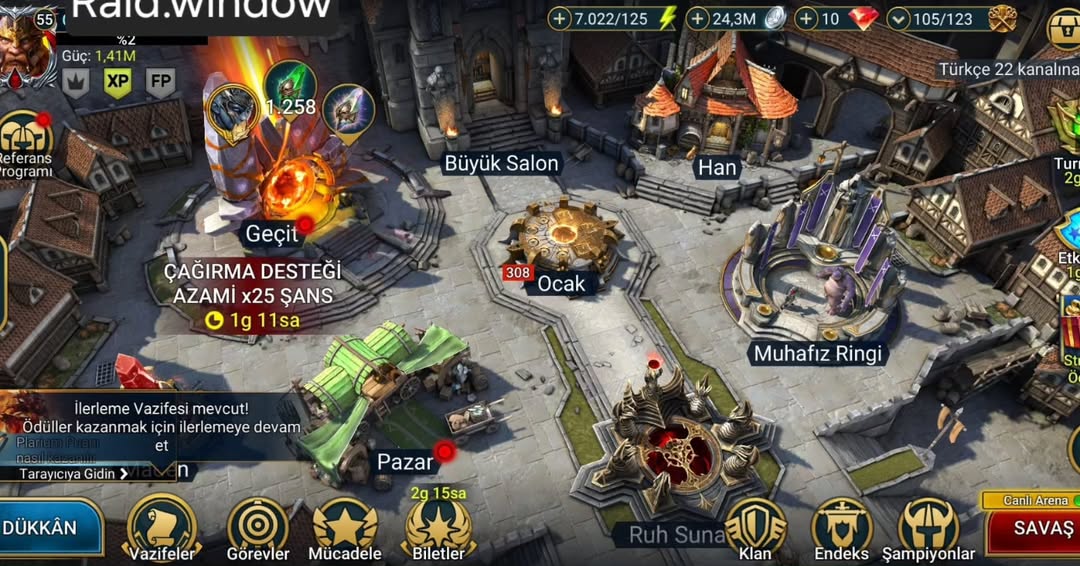This screenshot has height=566, width=1080.
Task: Open the Biletler pass menu
Action: click(x=438, y=526)
